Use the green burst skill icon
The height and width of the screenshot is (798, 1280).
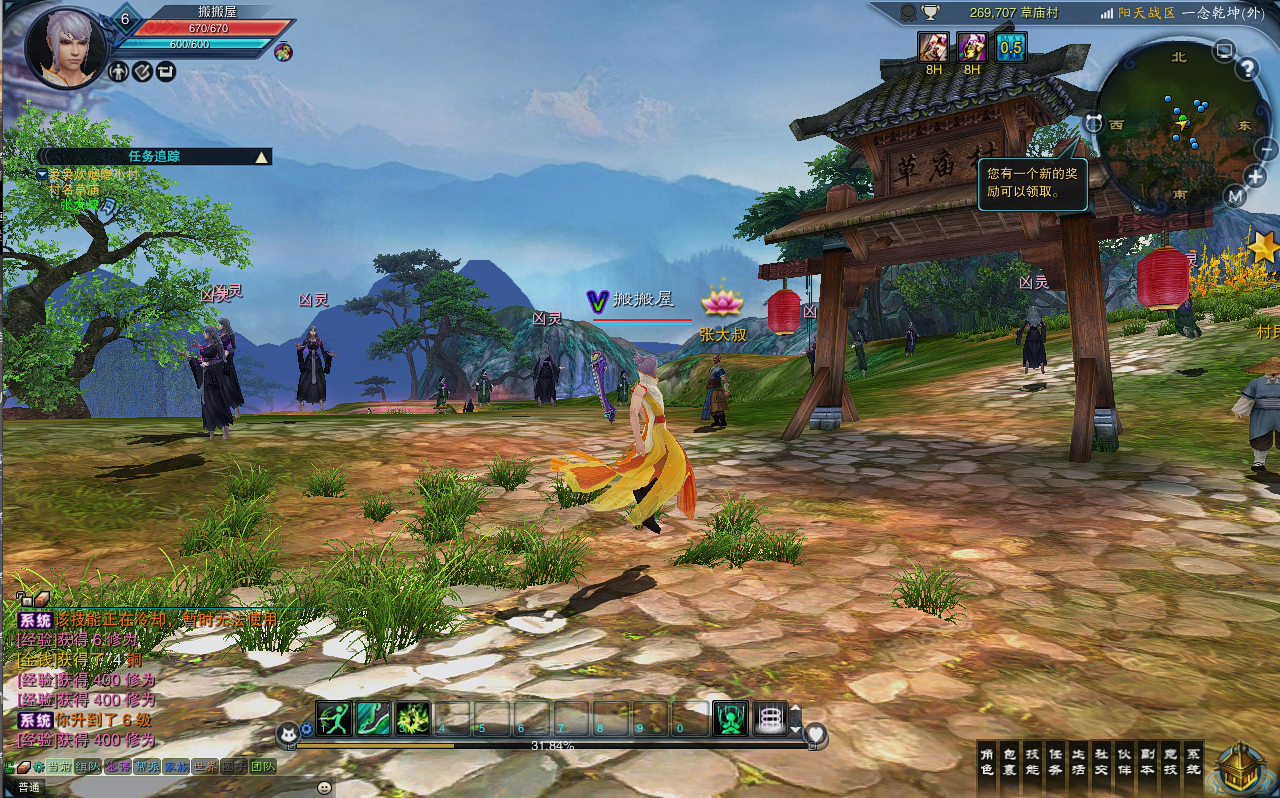point(412,718)
